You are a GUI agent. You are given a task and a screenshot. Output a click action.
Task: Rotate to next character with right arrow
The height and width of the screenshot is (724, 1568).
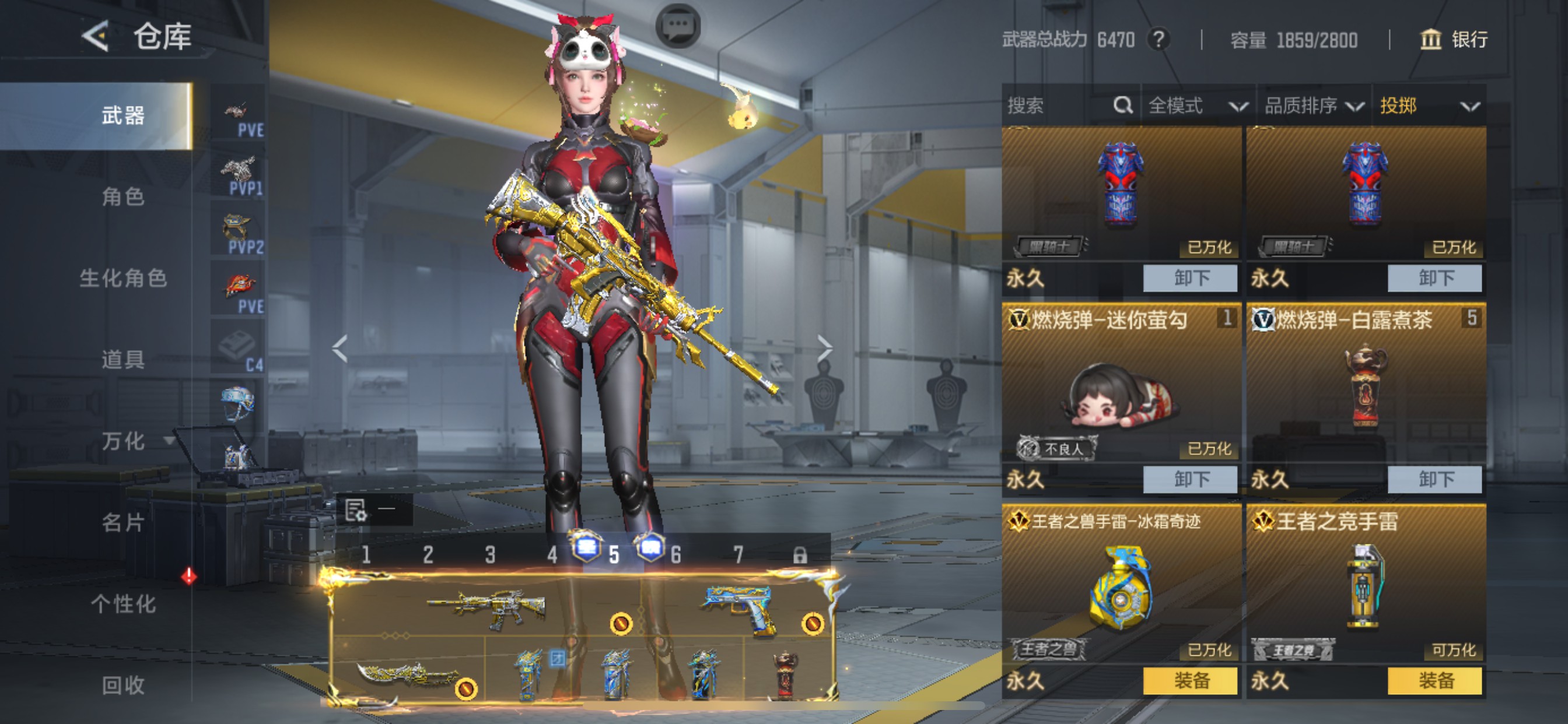[825, 348]
